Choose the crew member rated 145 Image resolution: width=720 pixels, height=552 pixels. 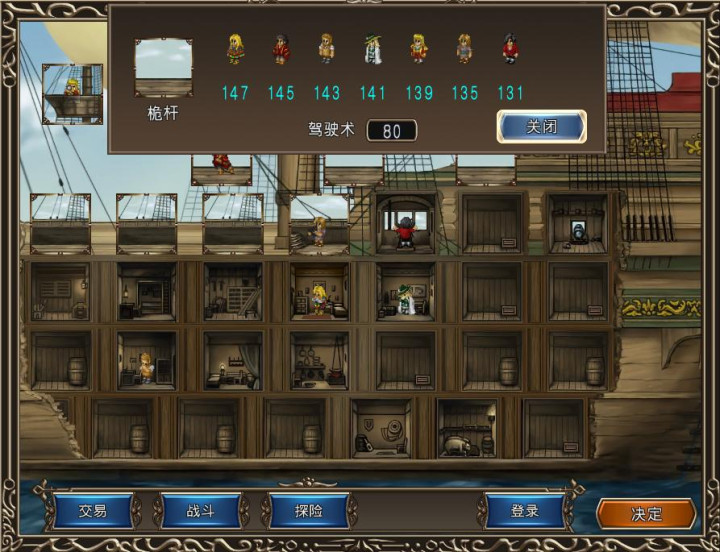tap(281, 49)
